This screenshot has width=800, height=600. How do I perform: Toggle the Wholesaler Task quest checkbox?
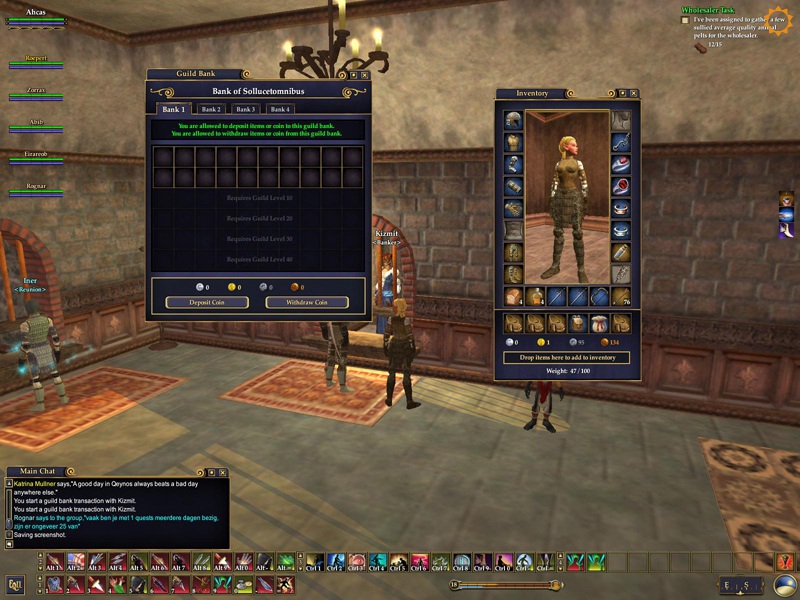pos(685,20)
